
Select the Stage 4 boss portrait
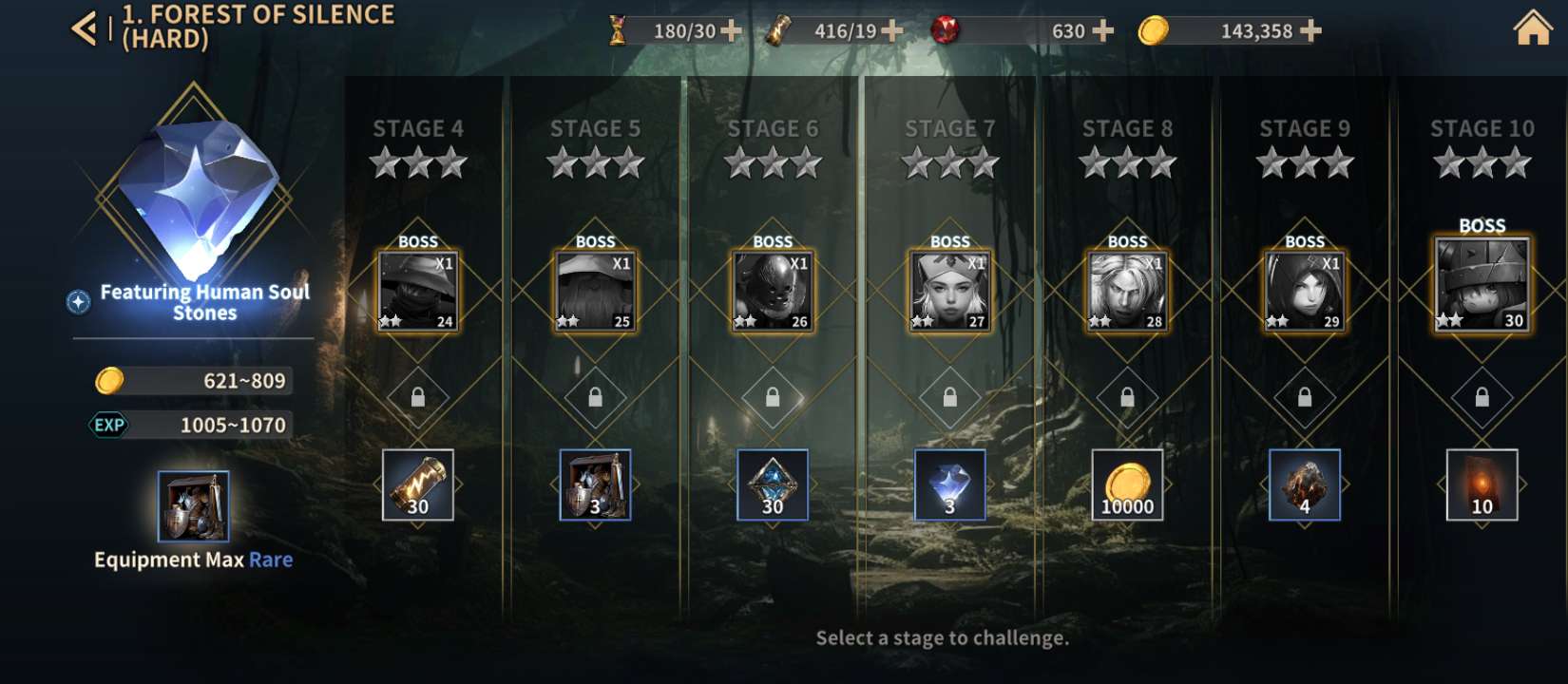pos(418,291)
